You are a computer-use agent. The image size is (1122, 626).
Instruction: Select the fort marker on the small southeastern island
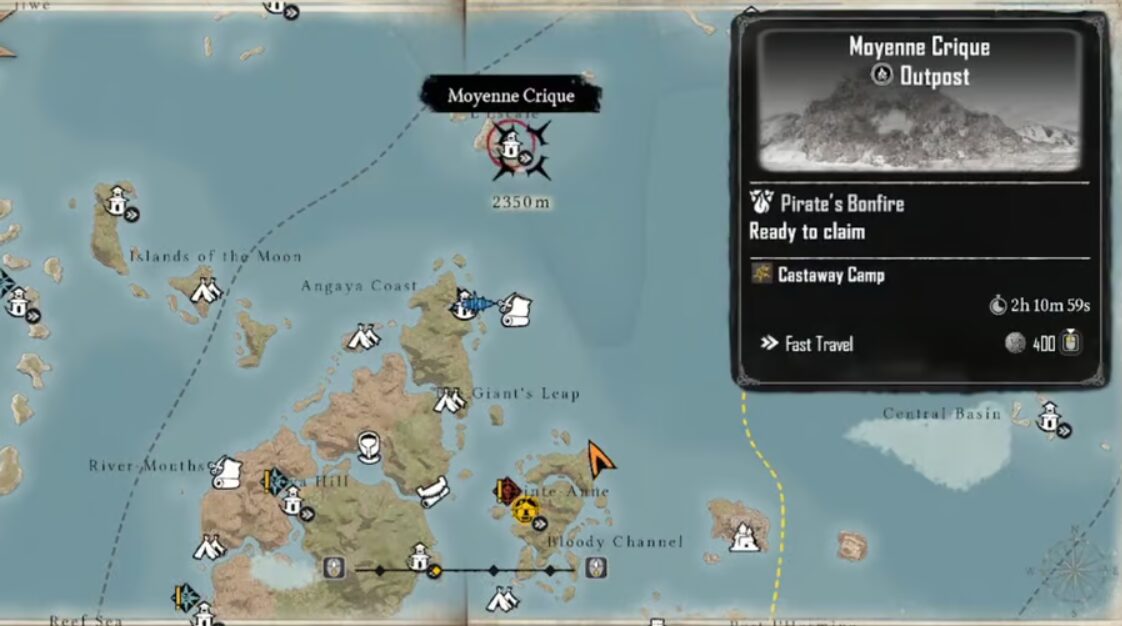[x=742, y=537]
